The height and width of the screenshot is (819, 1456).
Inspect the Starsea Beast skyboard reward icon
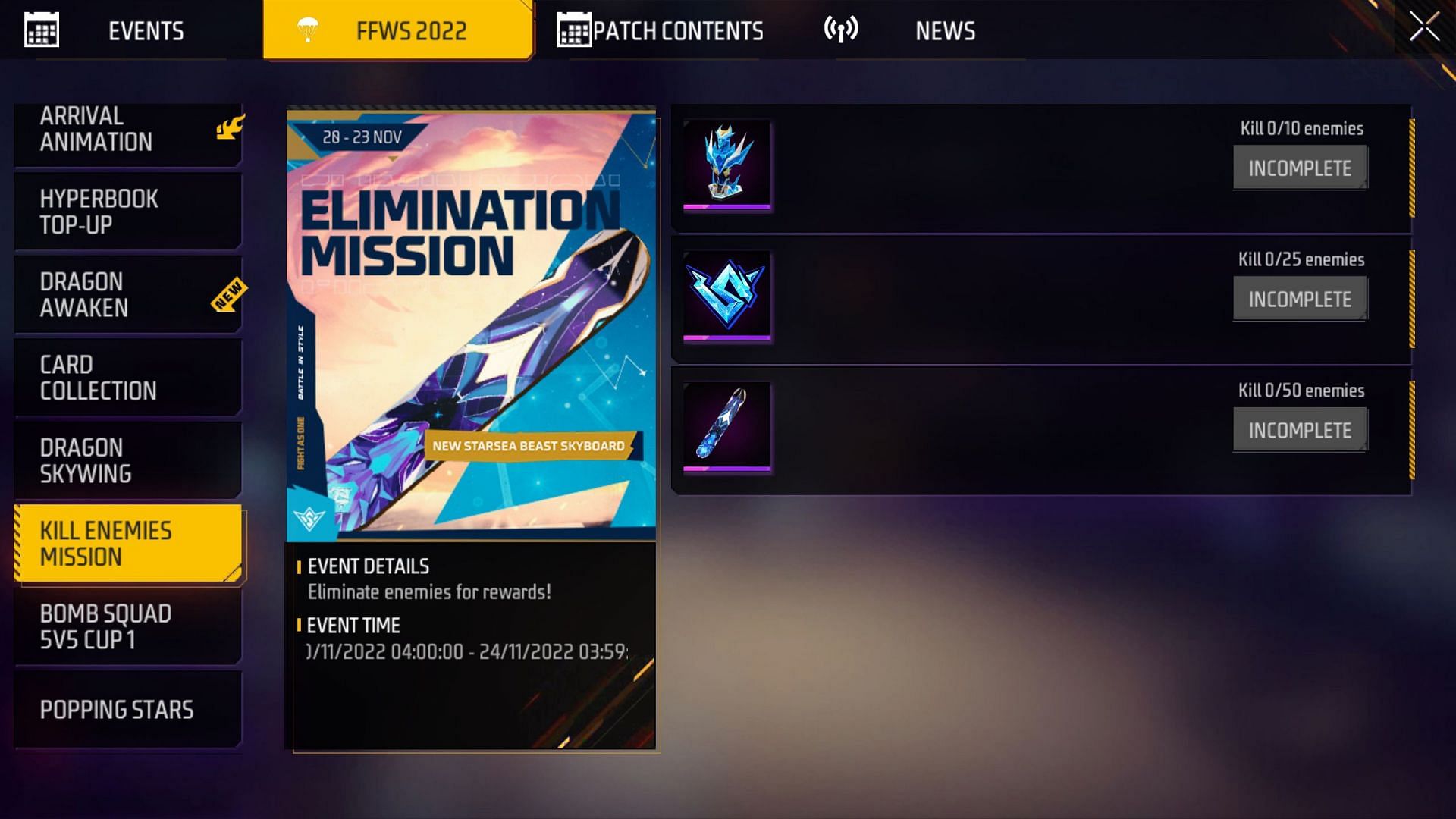click(x=726, y=425)
